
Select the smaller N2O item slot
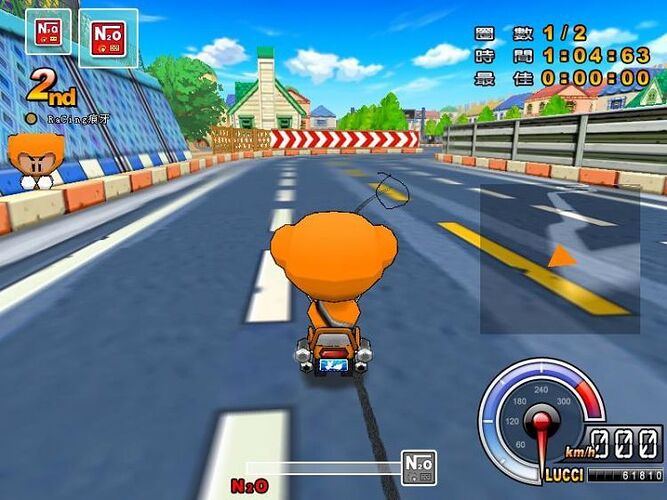tap(48, 32)
